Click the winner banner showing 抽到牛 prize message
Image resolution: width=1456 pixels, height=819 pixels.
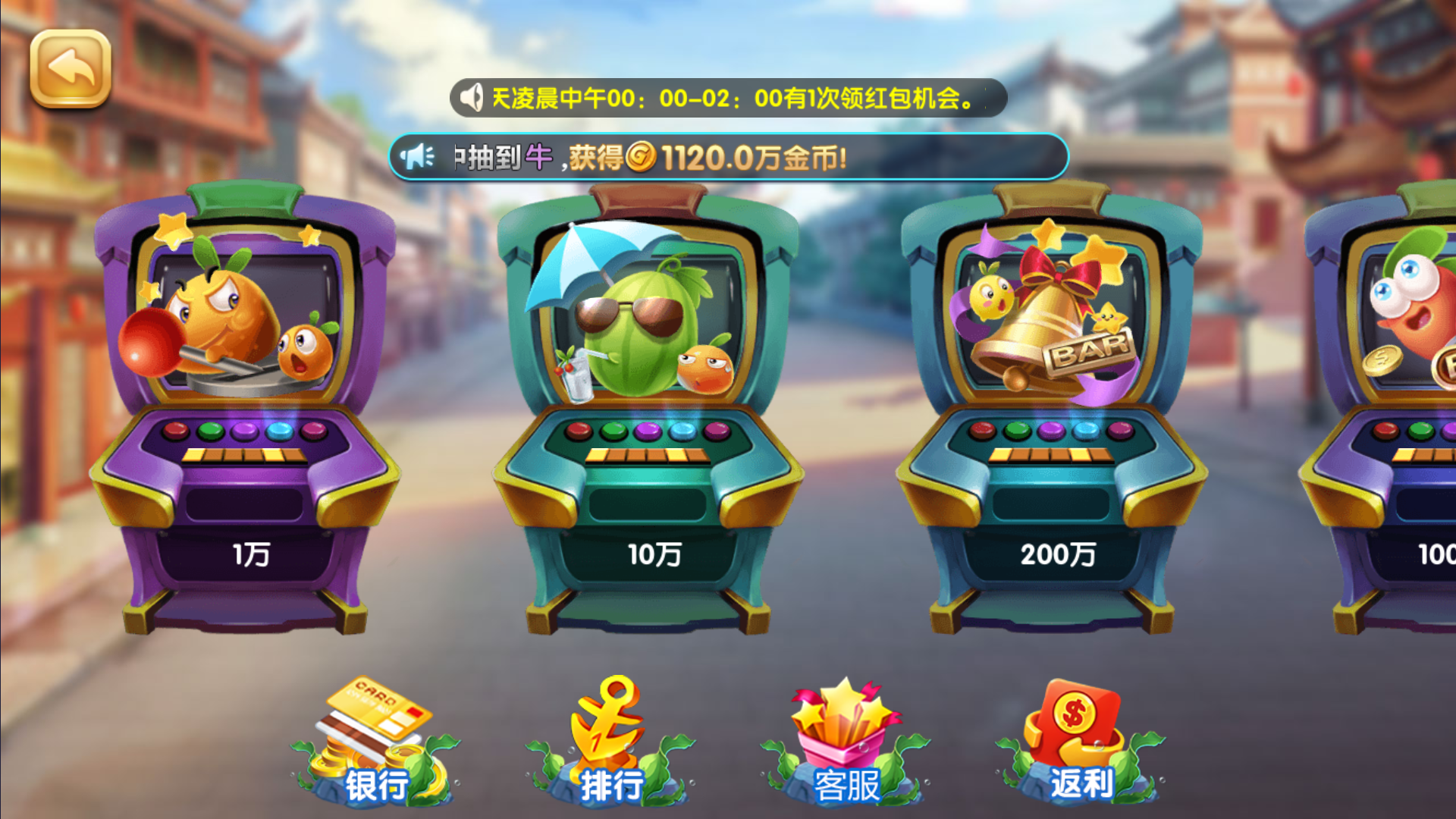point(728,157)
